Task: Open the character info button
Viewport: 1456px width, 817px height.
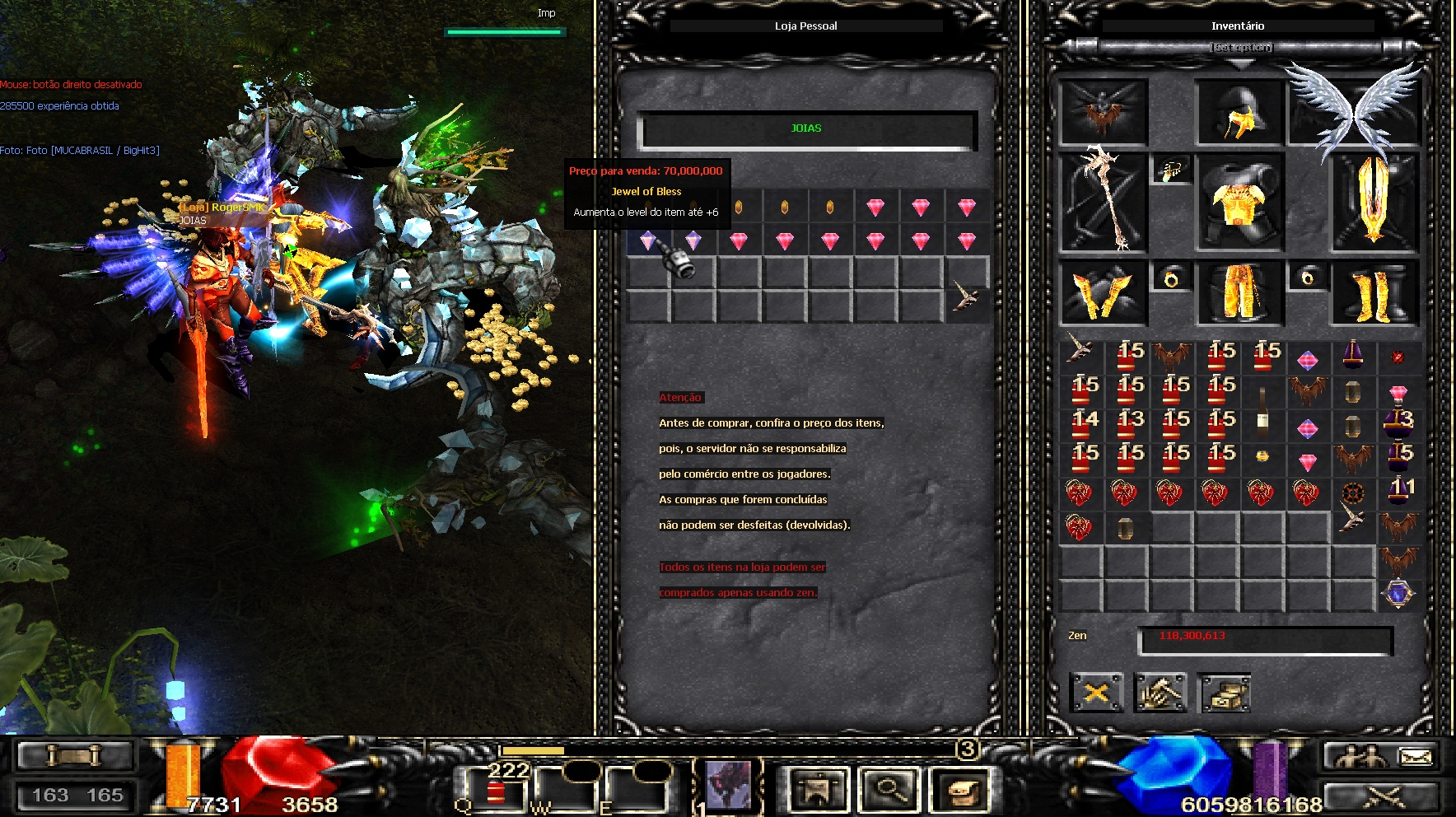Action: [x=816, y=790]
